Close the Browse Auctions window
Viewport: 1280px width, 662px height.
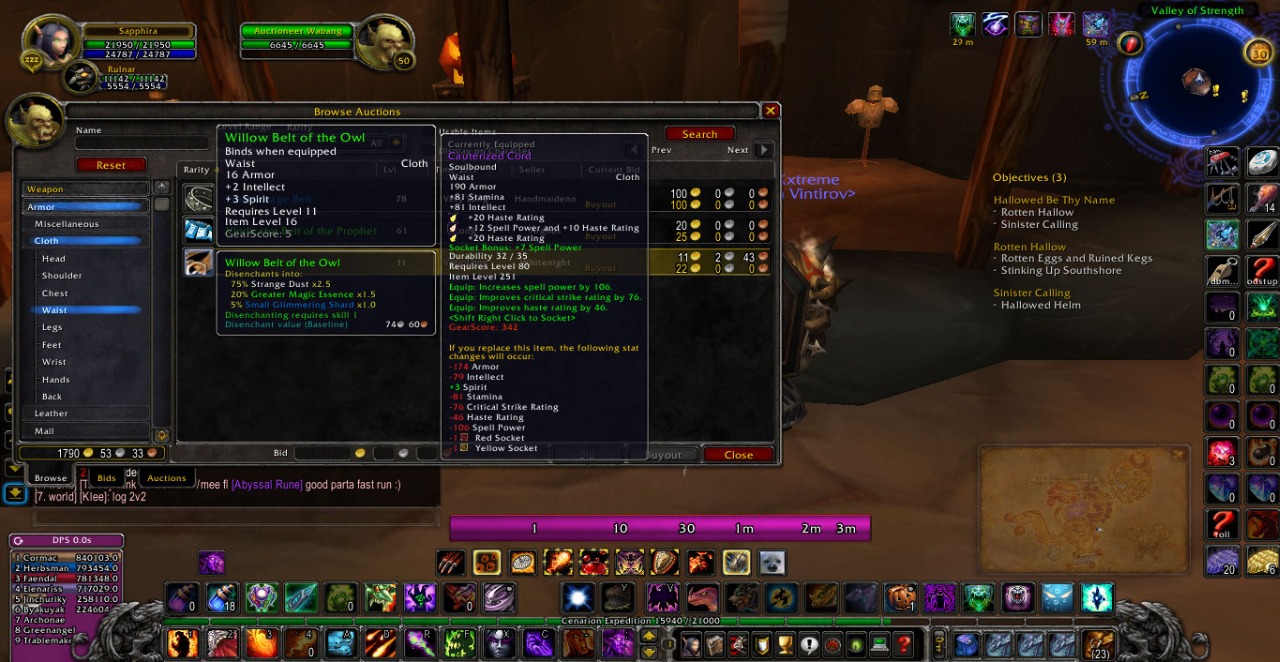tap(770, 111)
